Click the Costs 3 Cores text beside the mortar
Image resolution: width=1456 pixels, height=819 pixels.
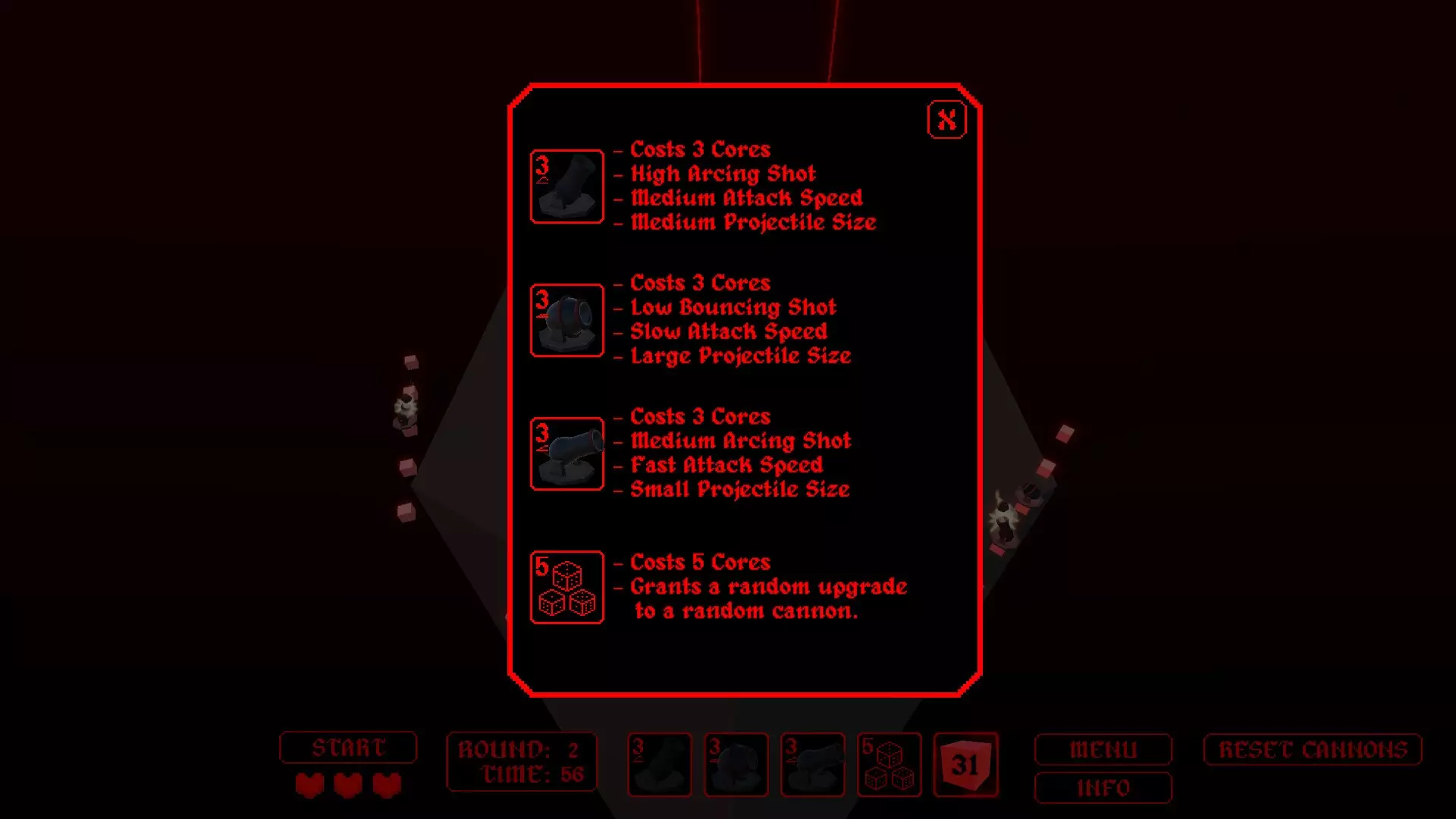coord(701,149)
